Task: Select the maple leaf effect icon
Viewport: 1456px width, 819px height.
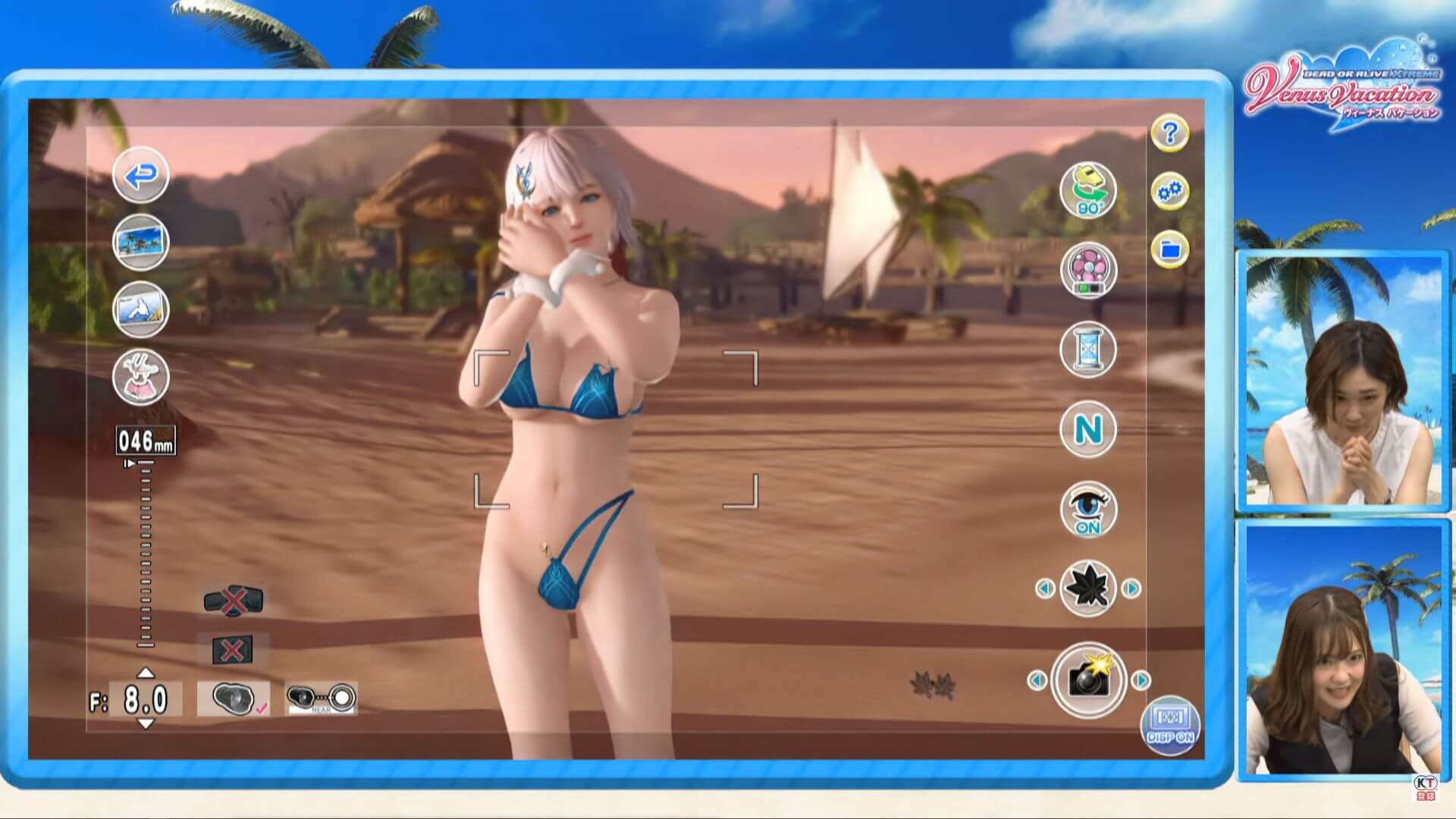Action: (1087, 588)
